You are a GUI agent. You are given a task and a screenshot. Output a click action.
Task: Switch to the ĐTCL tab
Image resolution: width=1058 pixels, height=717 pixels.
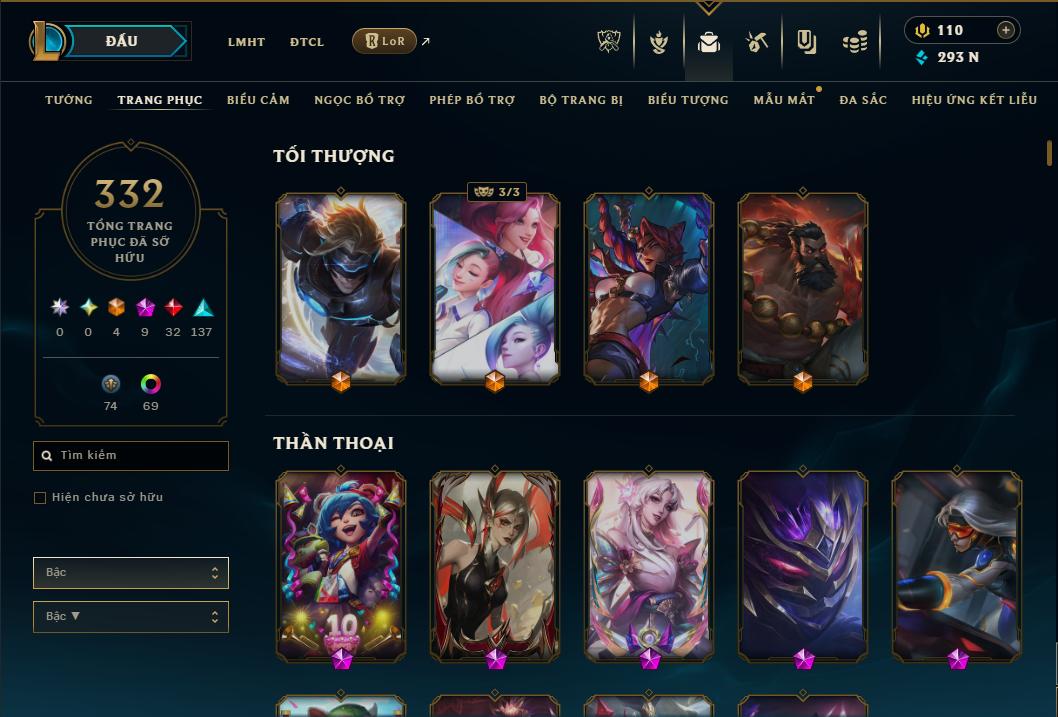[x=307, y=42]
